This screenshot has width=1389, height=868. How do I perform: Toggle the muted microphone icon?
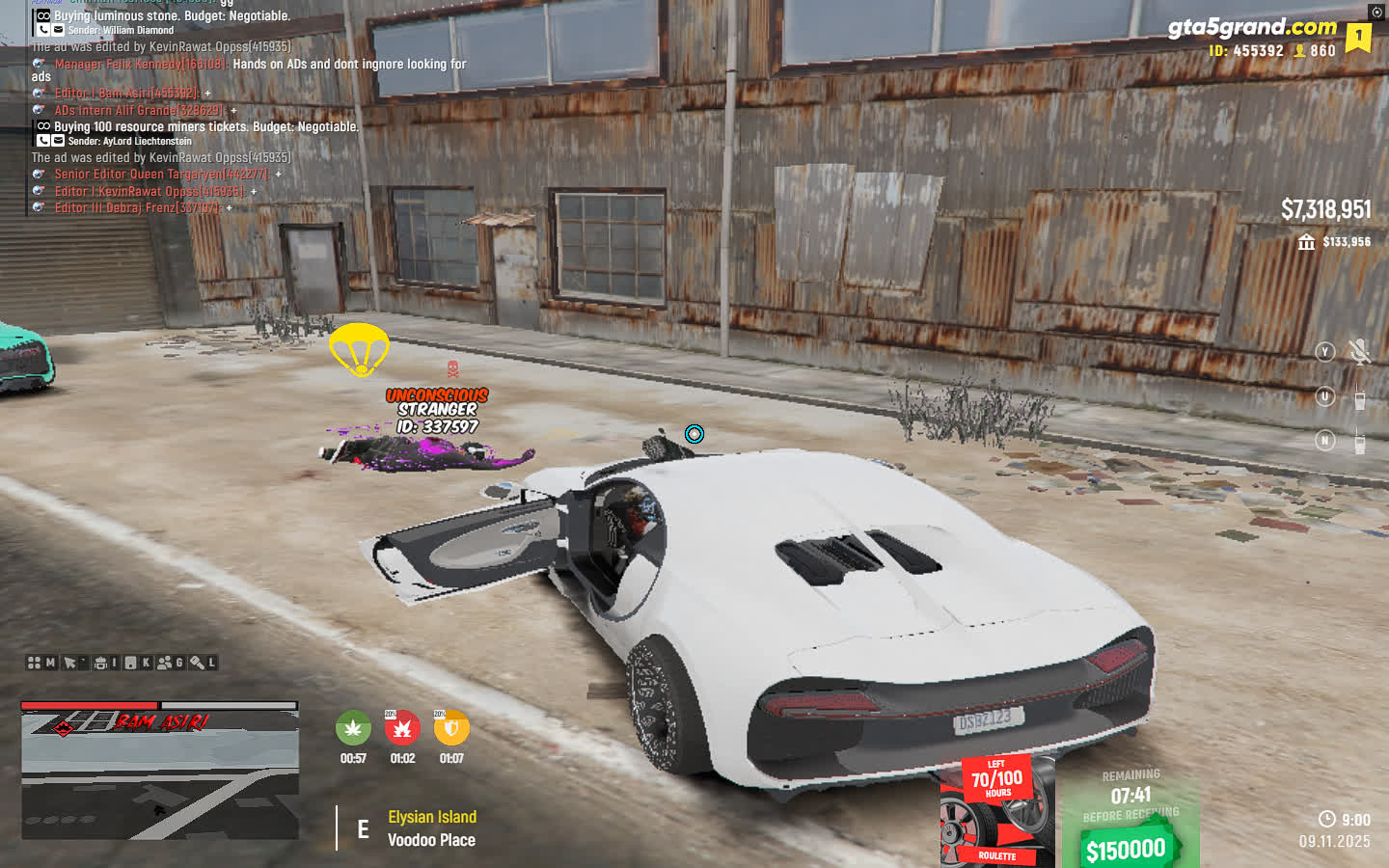coord(1360,352)
